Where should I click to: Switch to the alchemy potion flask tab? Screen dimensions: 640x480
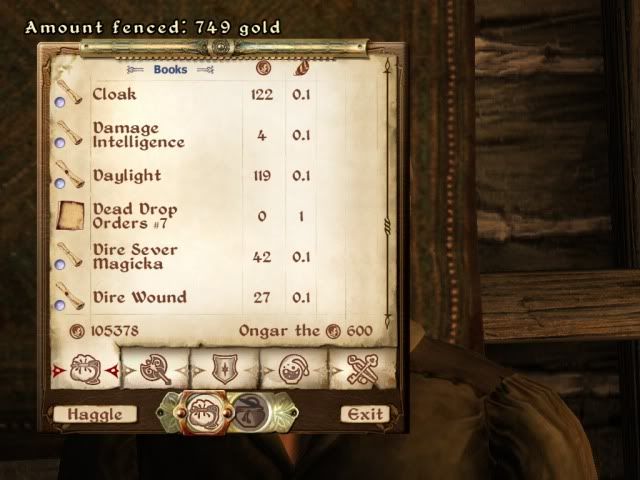[295, 368]
